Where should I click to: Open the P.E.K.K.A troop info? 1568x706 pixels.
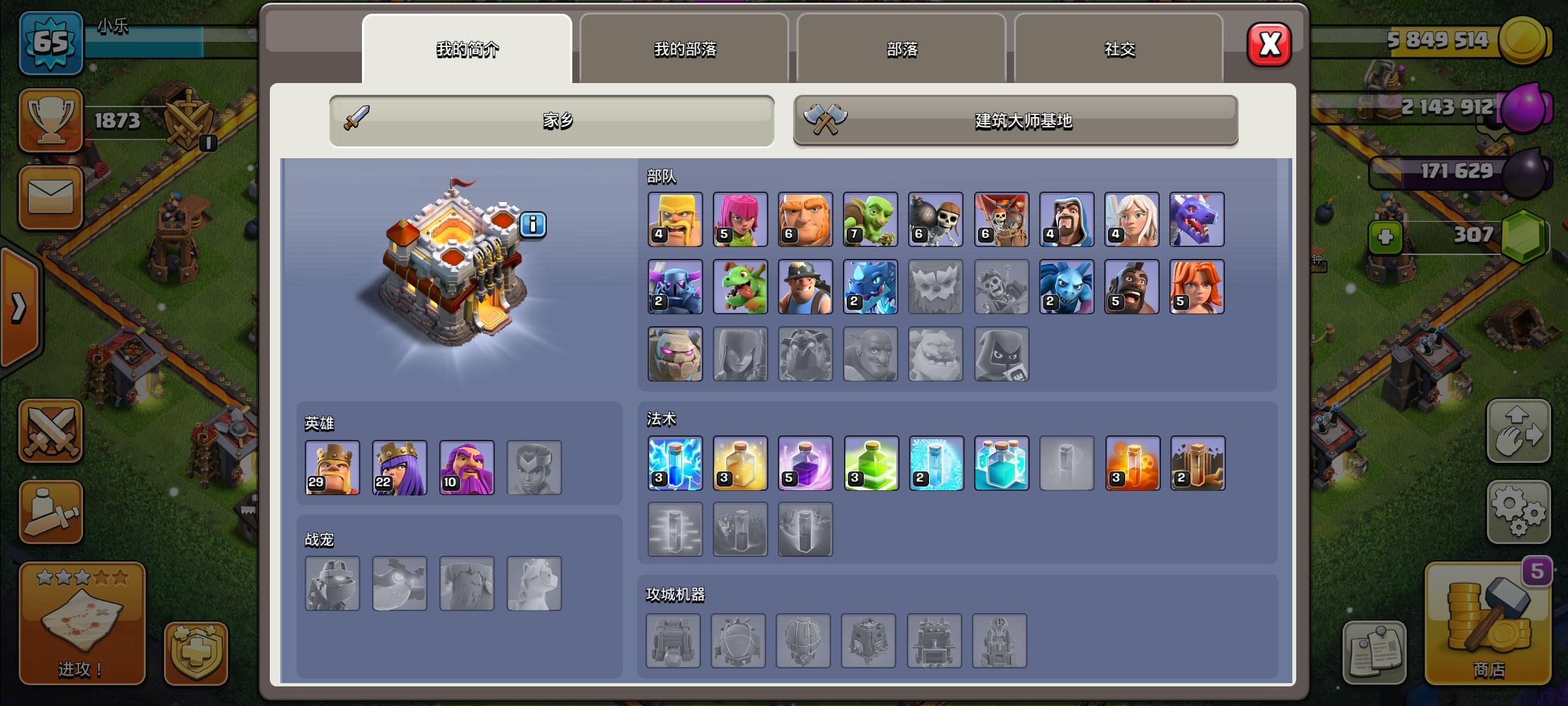pyautogui.click(x=675, y=286)
